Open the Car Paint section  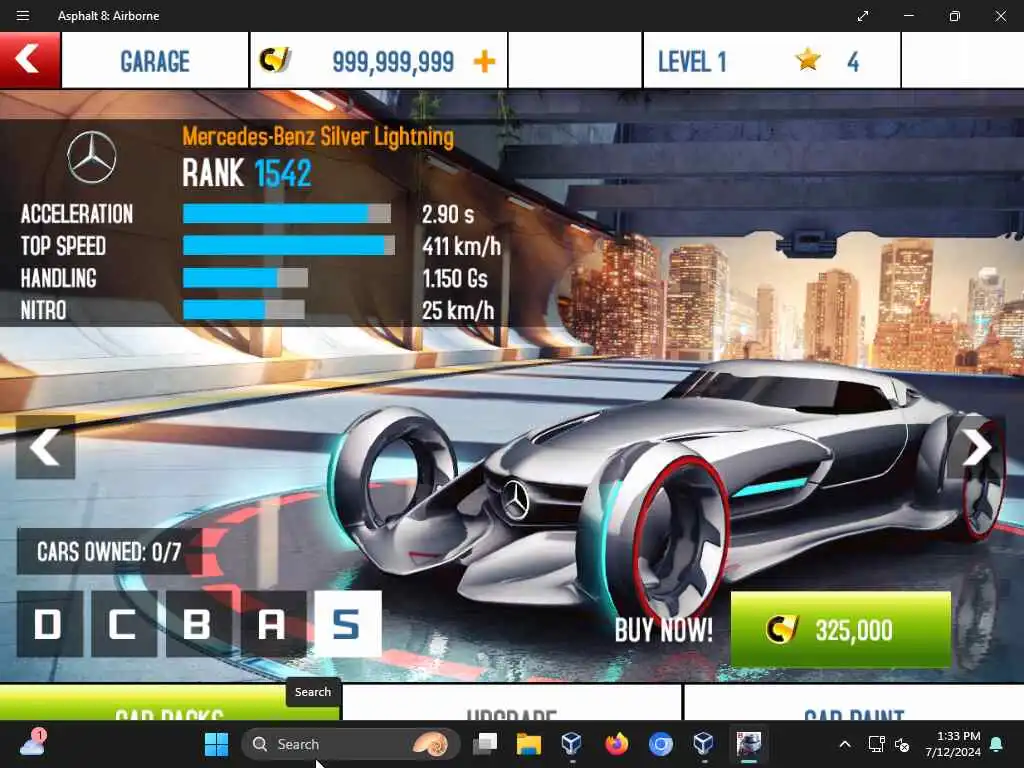853,705
